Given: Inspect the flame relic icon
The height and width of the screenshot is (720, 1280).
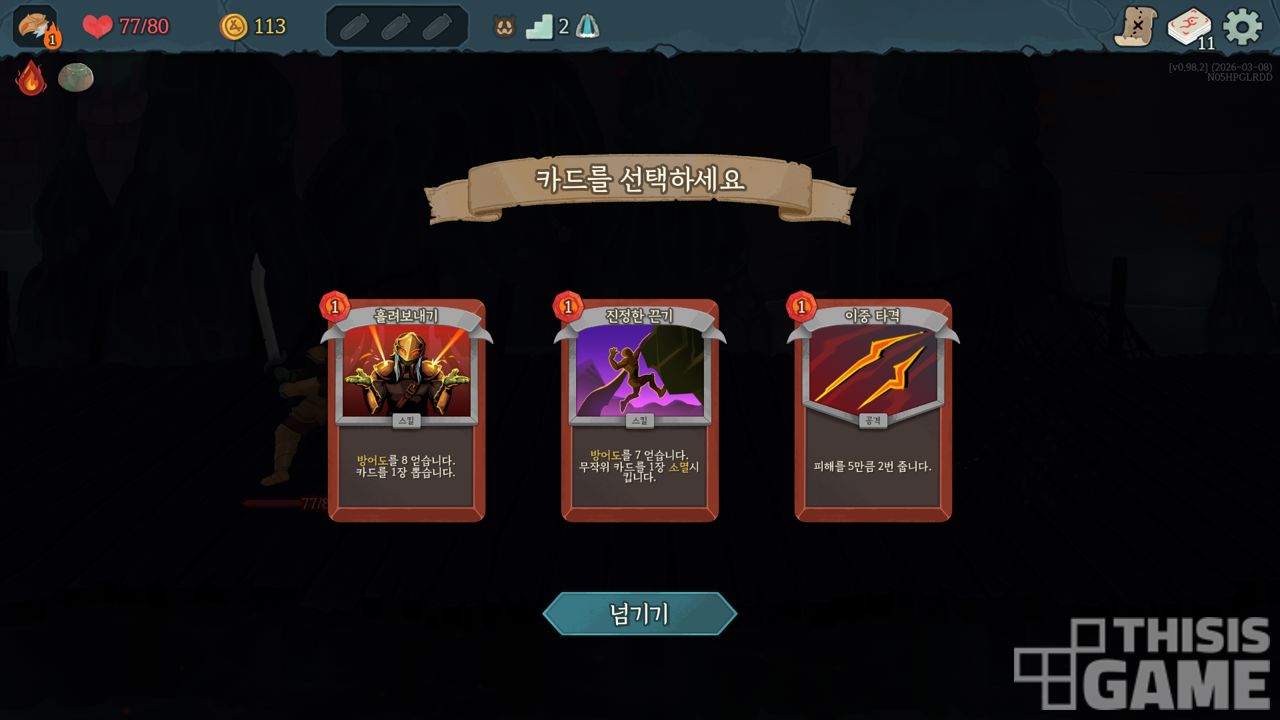Looking at the screenshot, I should 31,78.
